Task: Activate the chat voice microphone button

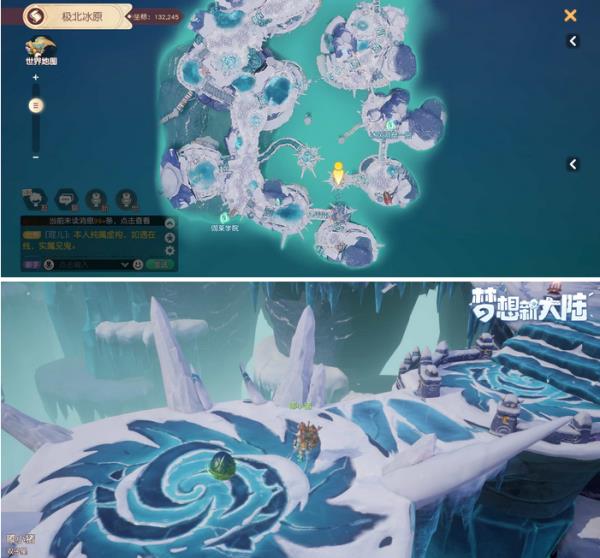Action: pyautogui.click(x=47, y=264)
